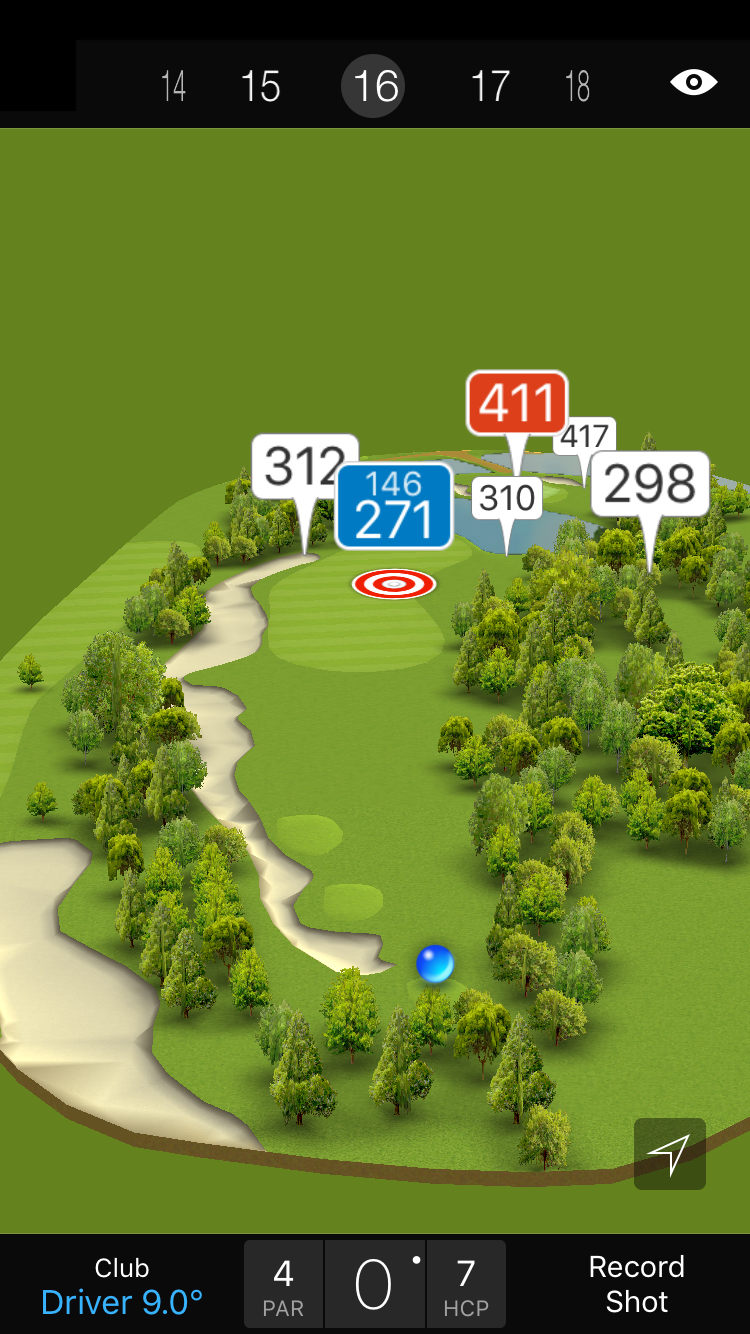The image size is (750, 1334).
Task: Open hole 18
Action: (x=577, y=86)
